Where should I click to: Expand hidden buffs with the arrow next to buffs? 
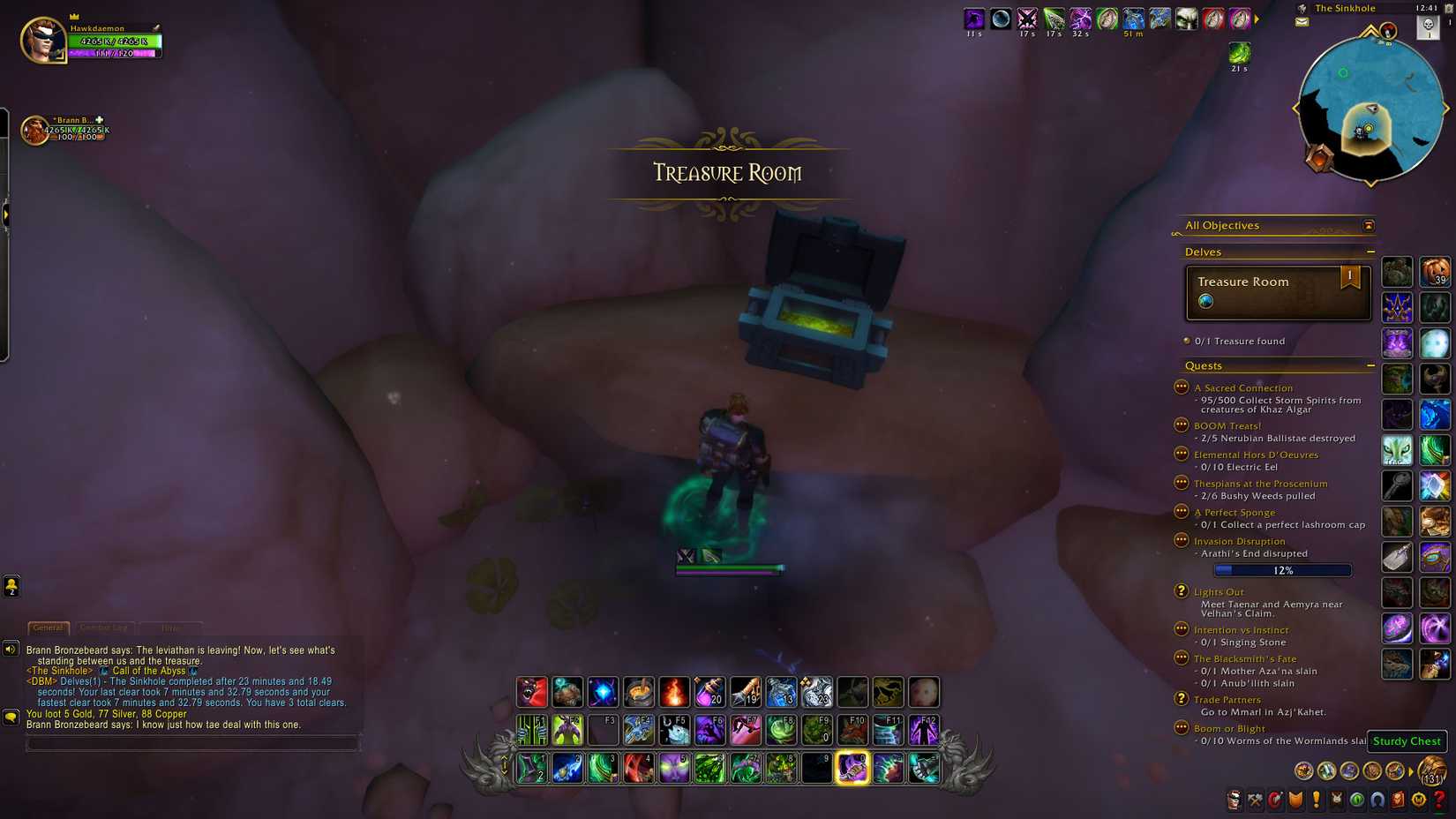(x=1257, y=18)
